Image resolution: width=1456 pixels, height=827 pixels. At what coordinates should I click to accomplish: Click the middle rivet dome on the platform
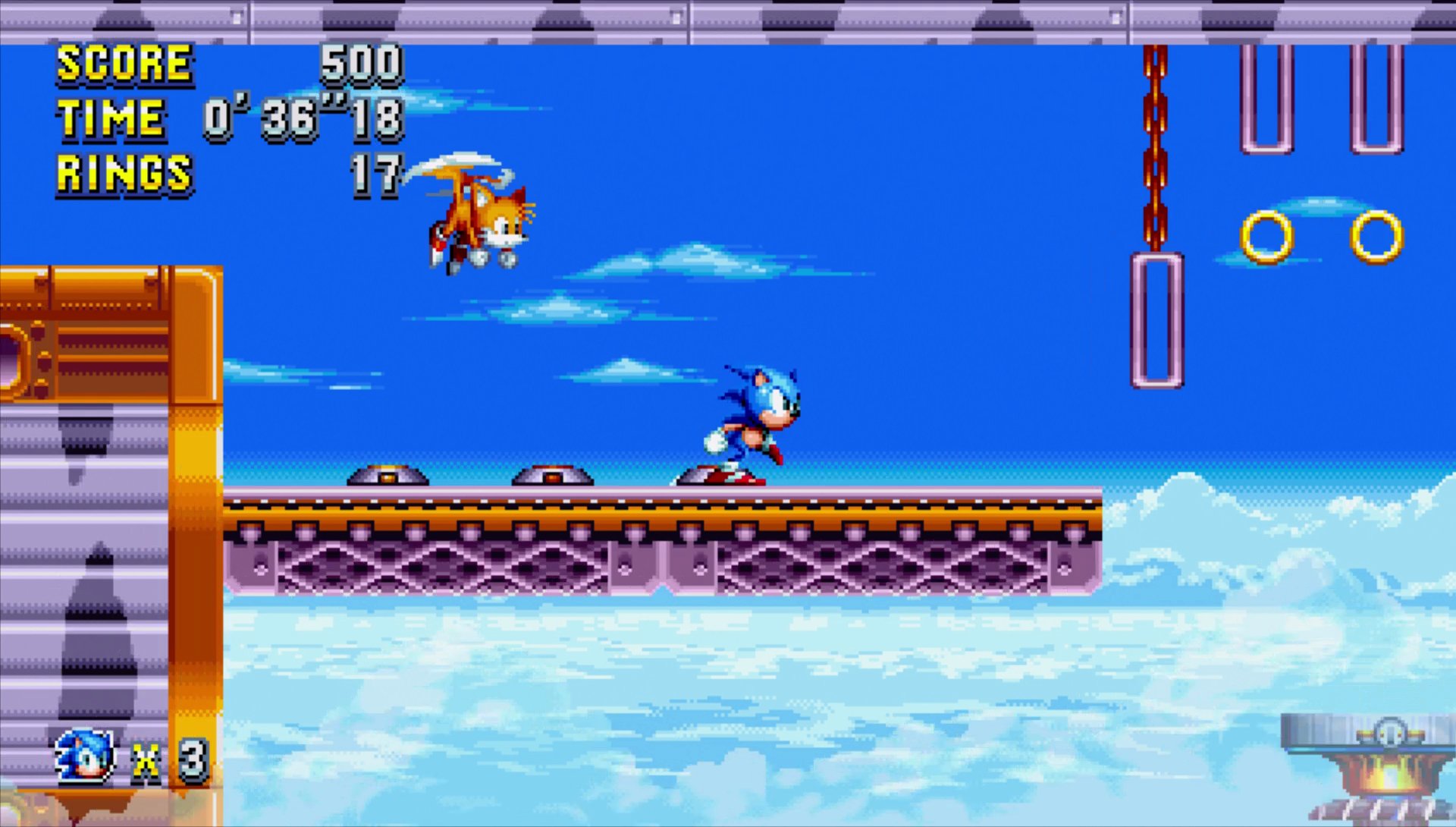tap(552, 478)
